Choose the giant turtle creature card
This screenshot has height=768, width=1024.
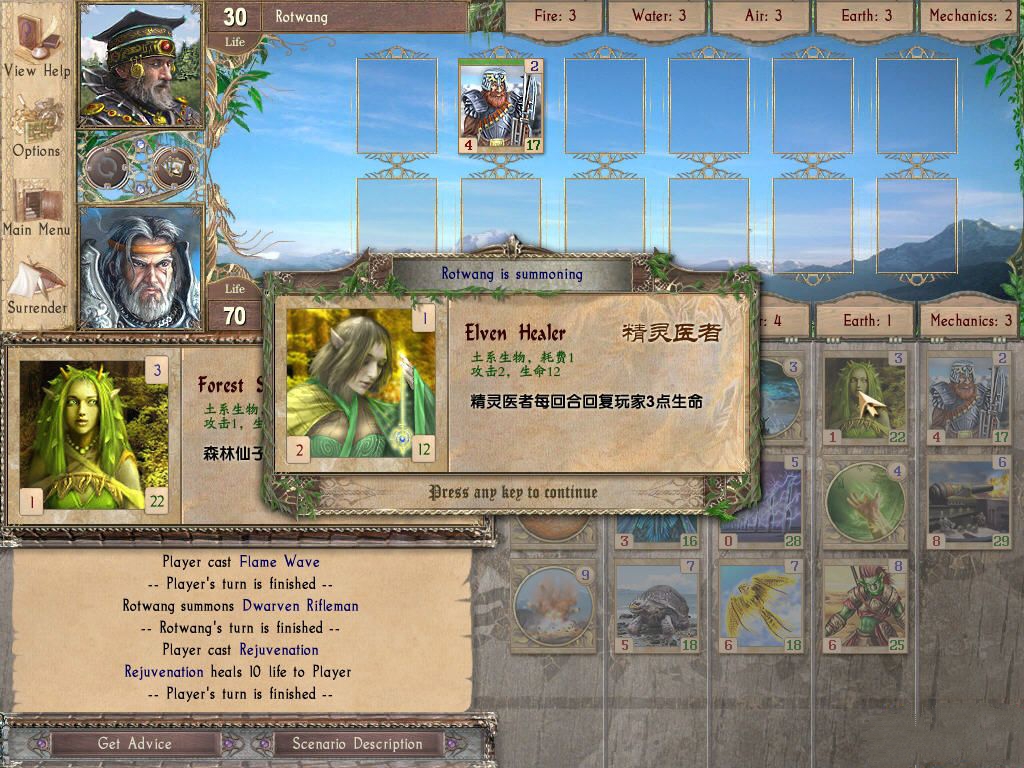click(x=656, y=608)
